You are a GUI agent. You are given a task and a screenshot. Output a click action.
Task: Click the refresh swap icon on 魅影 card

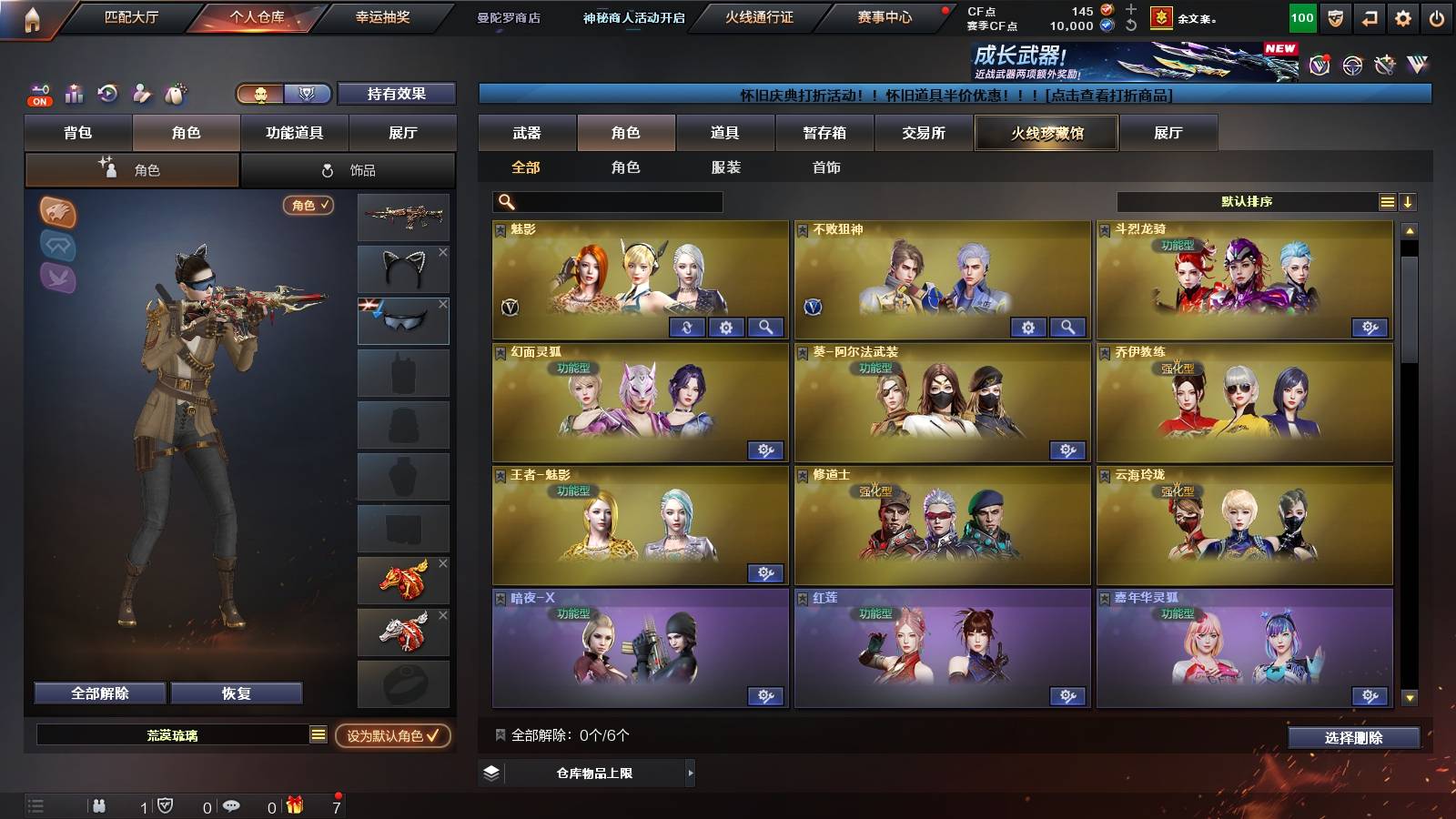point(688,327)
